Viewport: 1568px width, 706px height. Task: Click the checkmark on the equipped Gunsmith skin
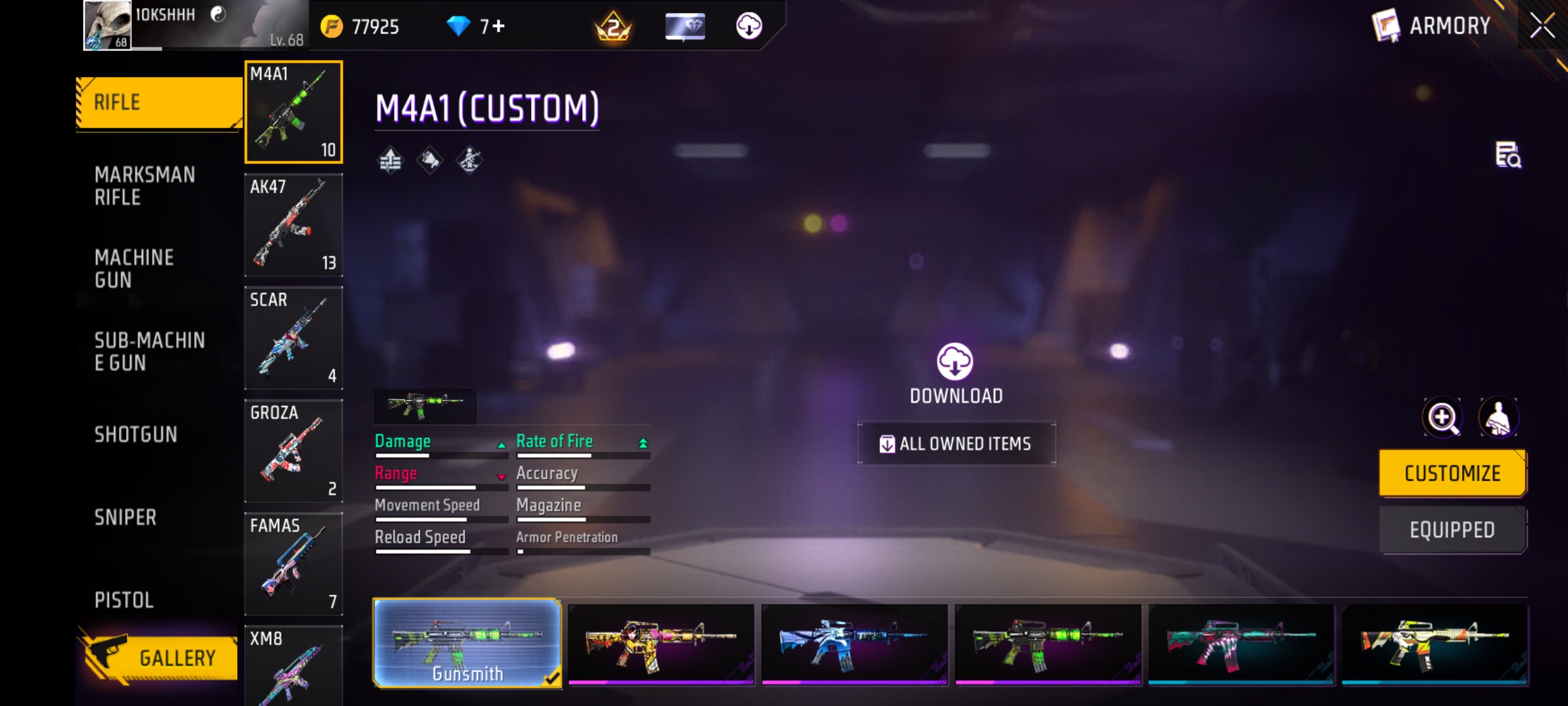(553, 678)
